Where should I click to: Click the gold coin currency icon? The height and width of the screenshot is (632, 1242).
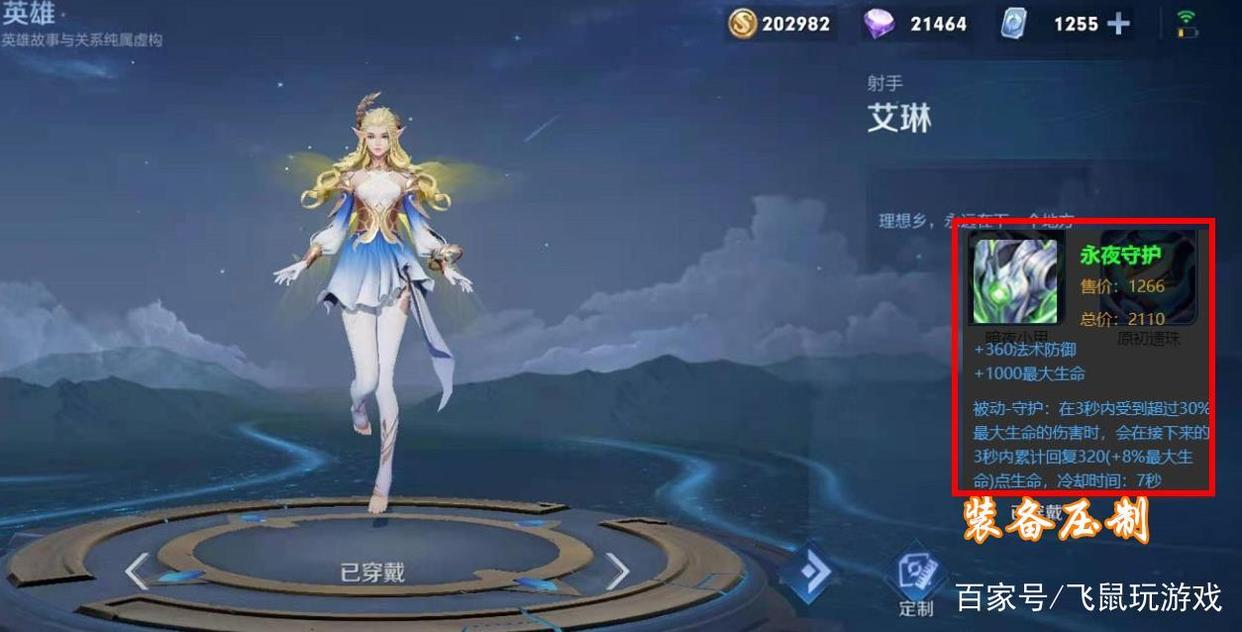742,24
